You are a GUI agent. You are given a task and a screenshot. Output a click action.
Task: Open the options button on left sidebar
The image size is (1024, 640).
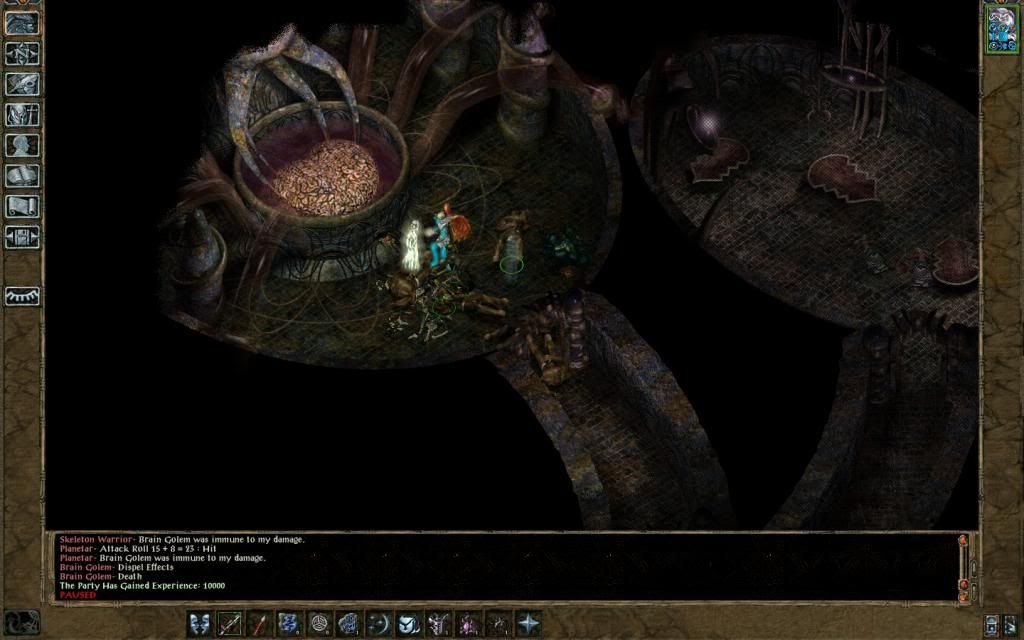[x=22, y=238]
